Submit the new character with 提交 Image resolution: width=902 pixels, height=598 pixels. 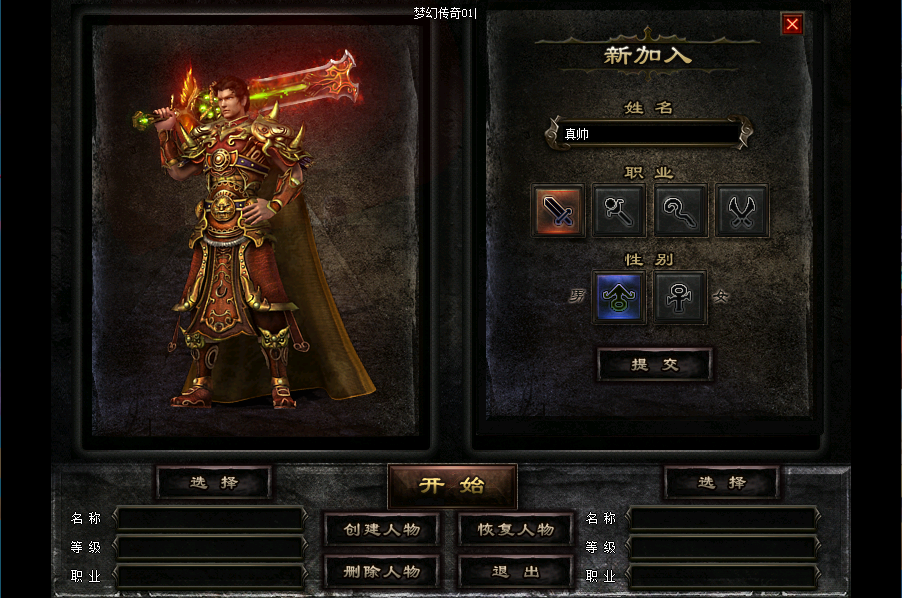pyautogui.click(x=655, y=365)
